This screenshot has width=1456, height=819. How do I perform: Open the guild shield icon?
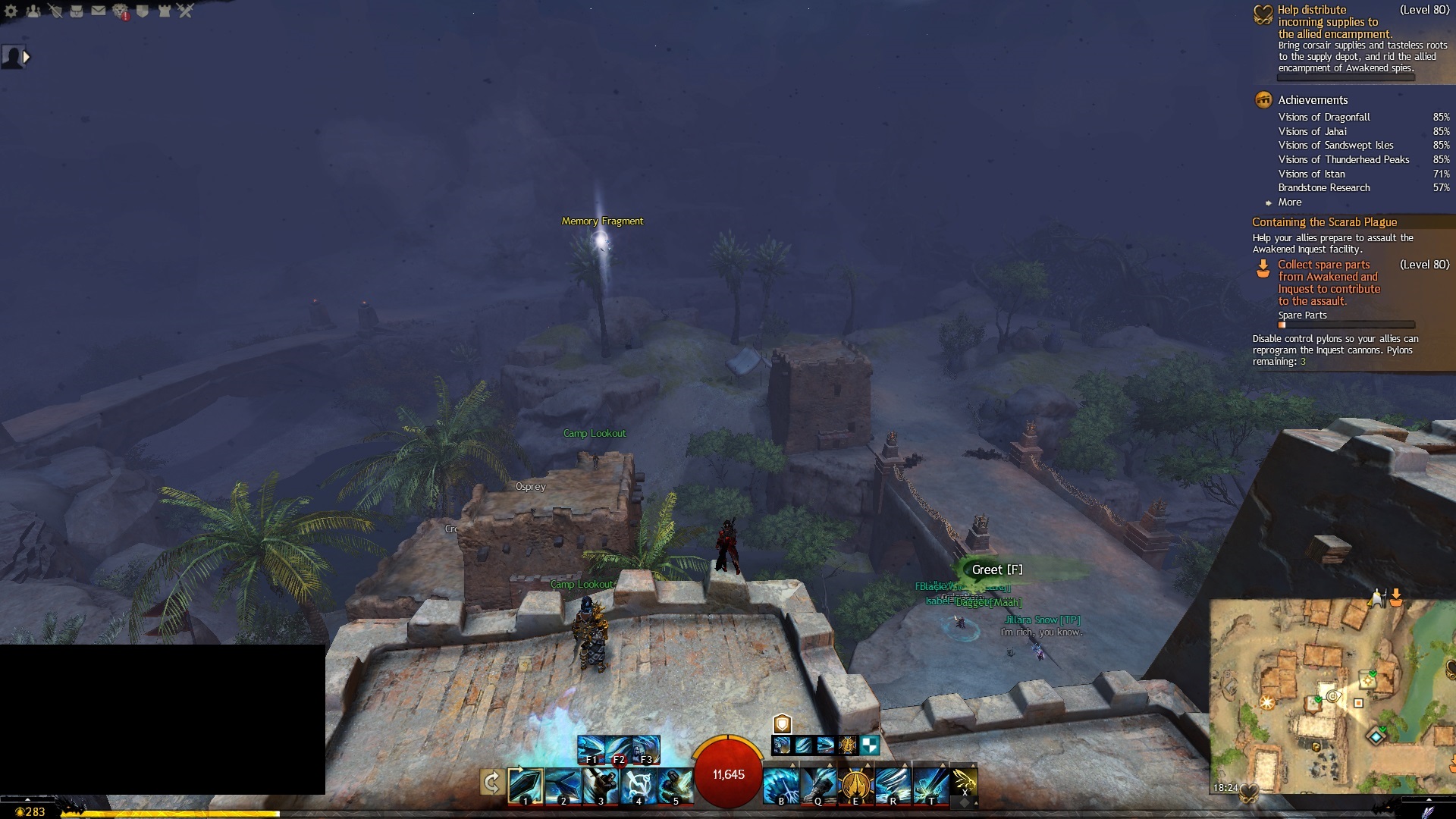[x=142, y=11]
